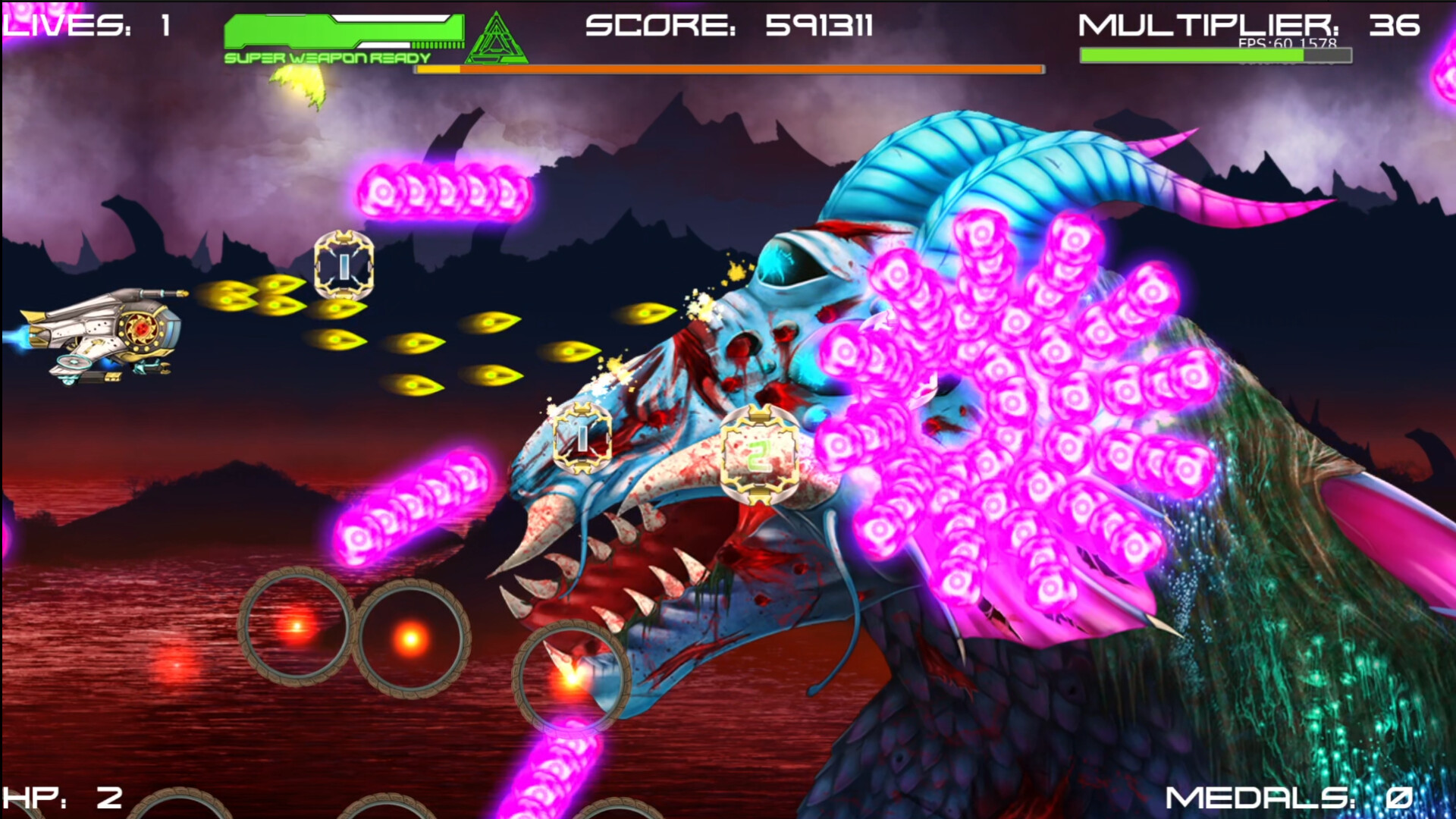The height and width of the screenshot is (819, 1456).
Task: Click the green multiplier progress bar
Action: point(1213,55)
